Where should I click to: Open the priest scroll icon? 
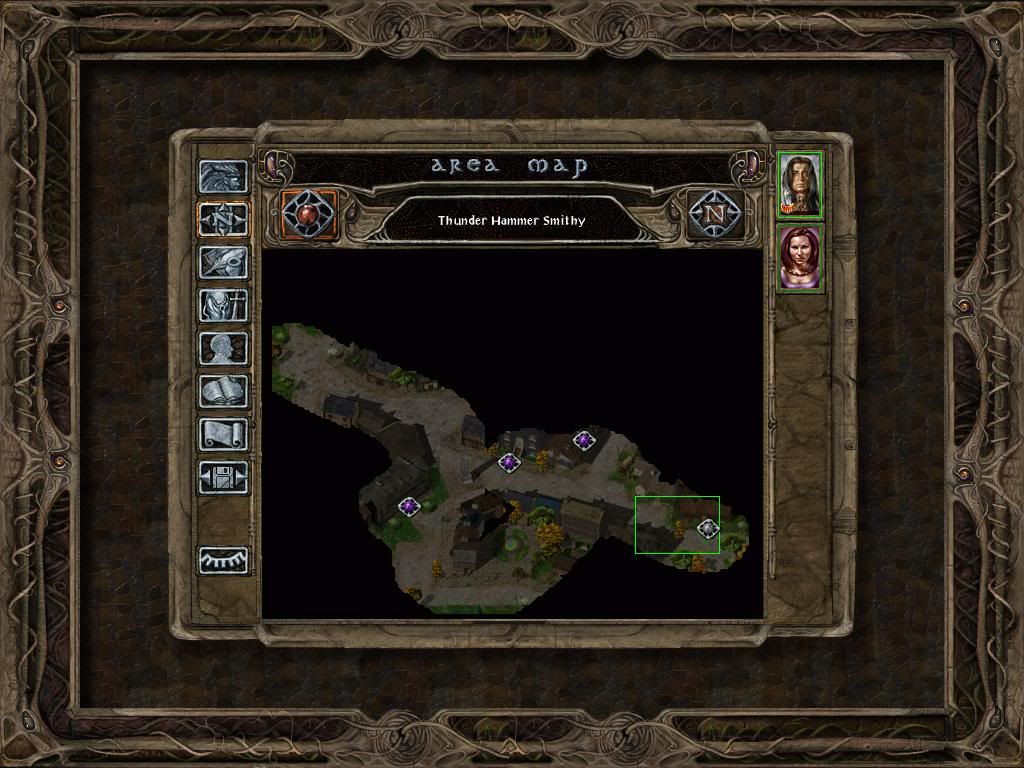pyautogui.click(x=223, y=434)
